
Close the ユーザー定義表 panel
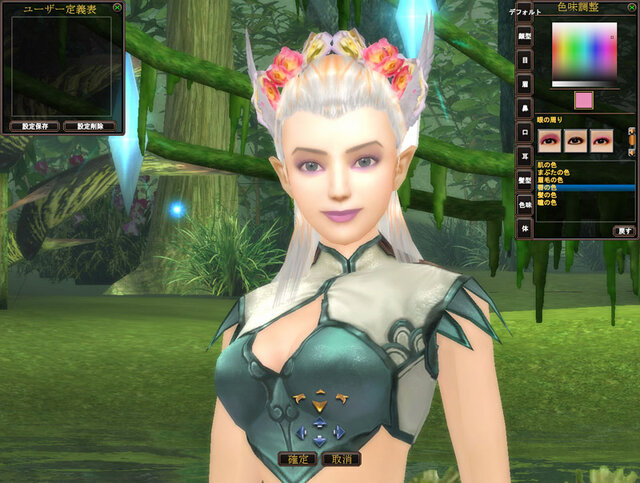tap(117, 7)
